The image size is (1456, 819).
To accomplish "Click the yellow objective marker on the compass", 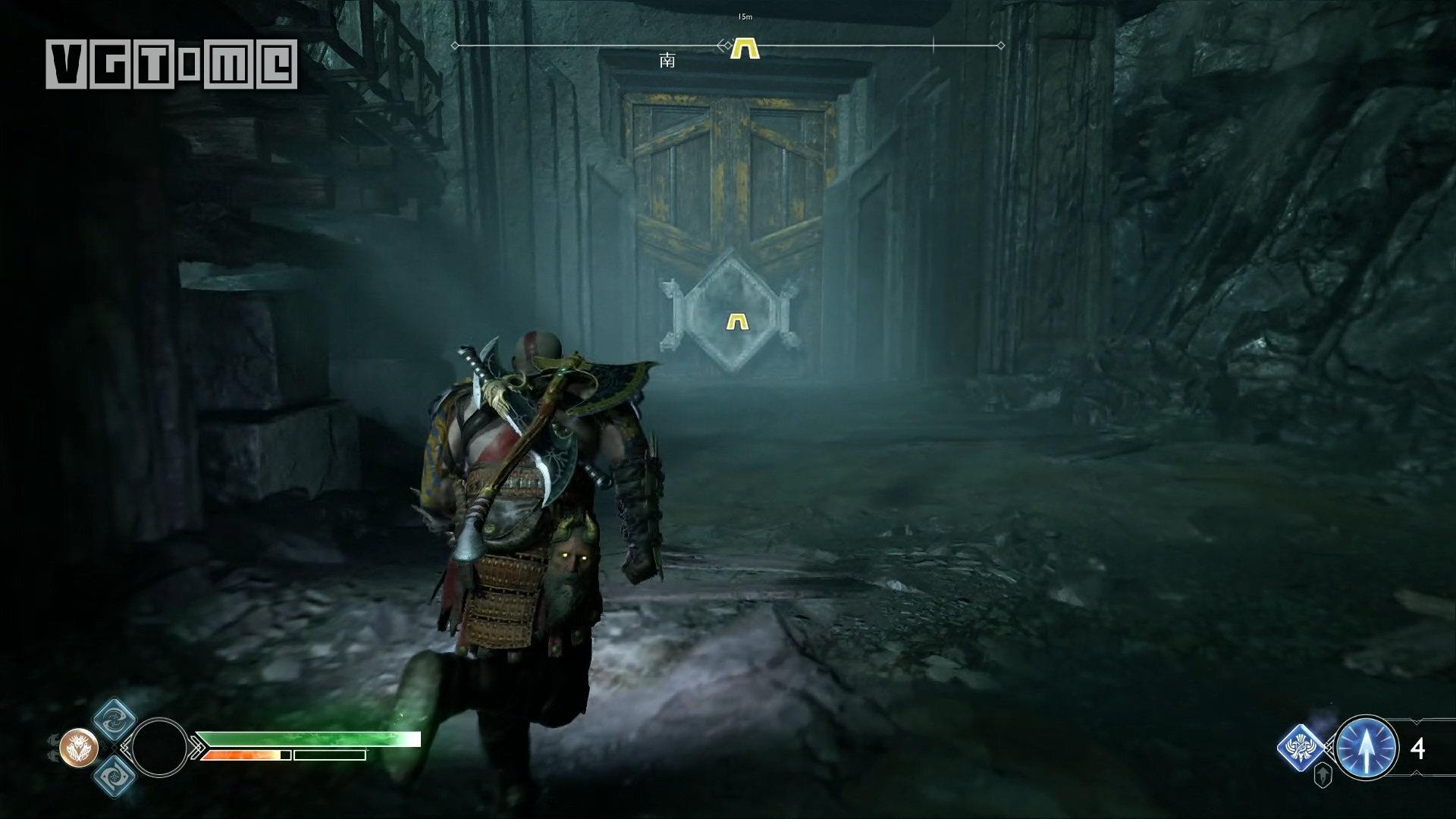I will pos(744,49).
